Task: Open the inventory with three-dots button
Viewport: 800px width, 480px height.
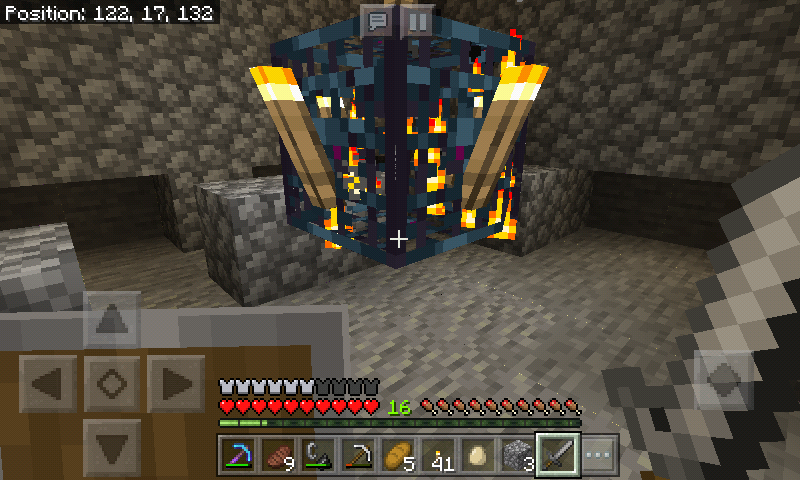Action: (x=597, y=455)
